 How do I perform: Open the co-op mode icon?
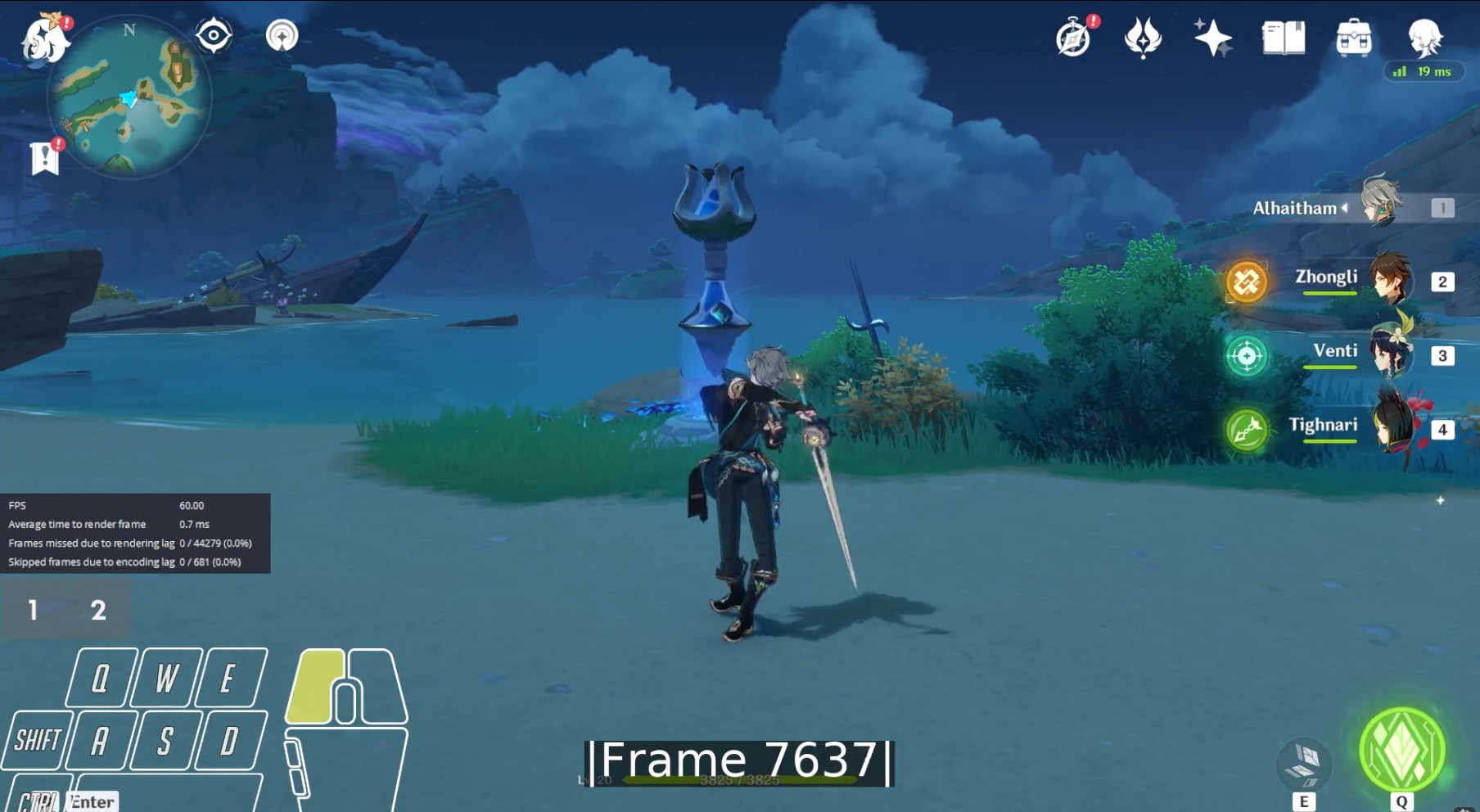[282, 35]
